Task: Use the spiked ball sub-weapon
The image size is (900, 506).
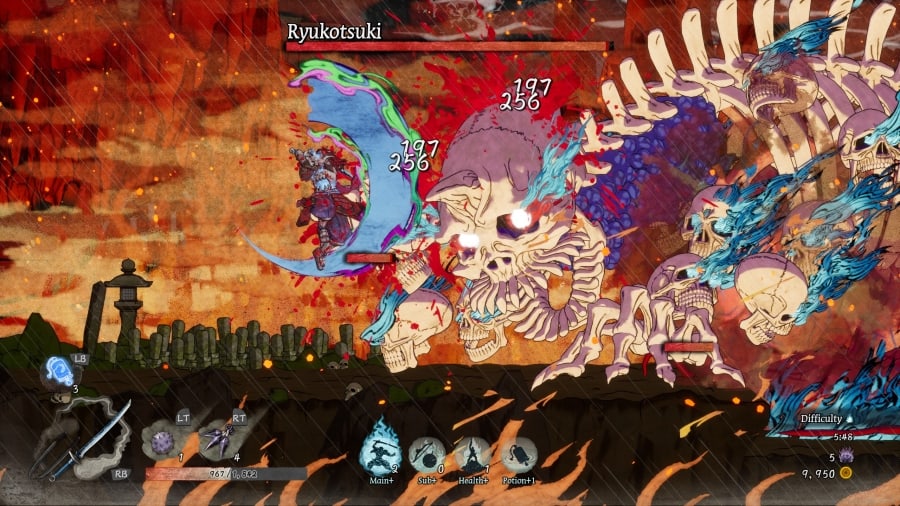Action: (x=163, y=440)
